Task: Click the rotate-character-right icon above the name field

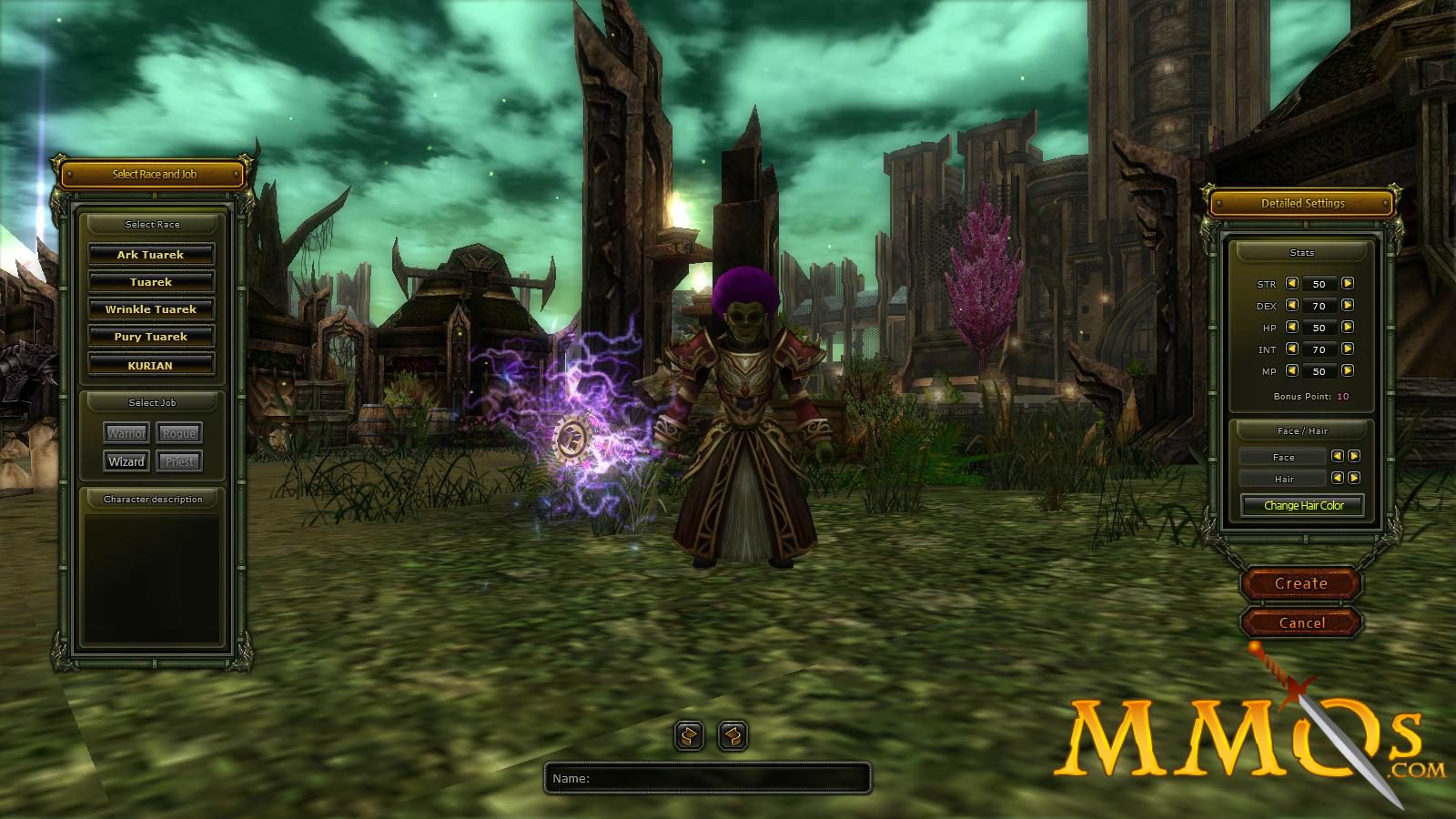Action: (x=733, y=735)
